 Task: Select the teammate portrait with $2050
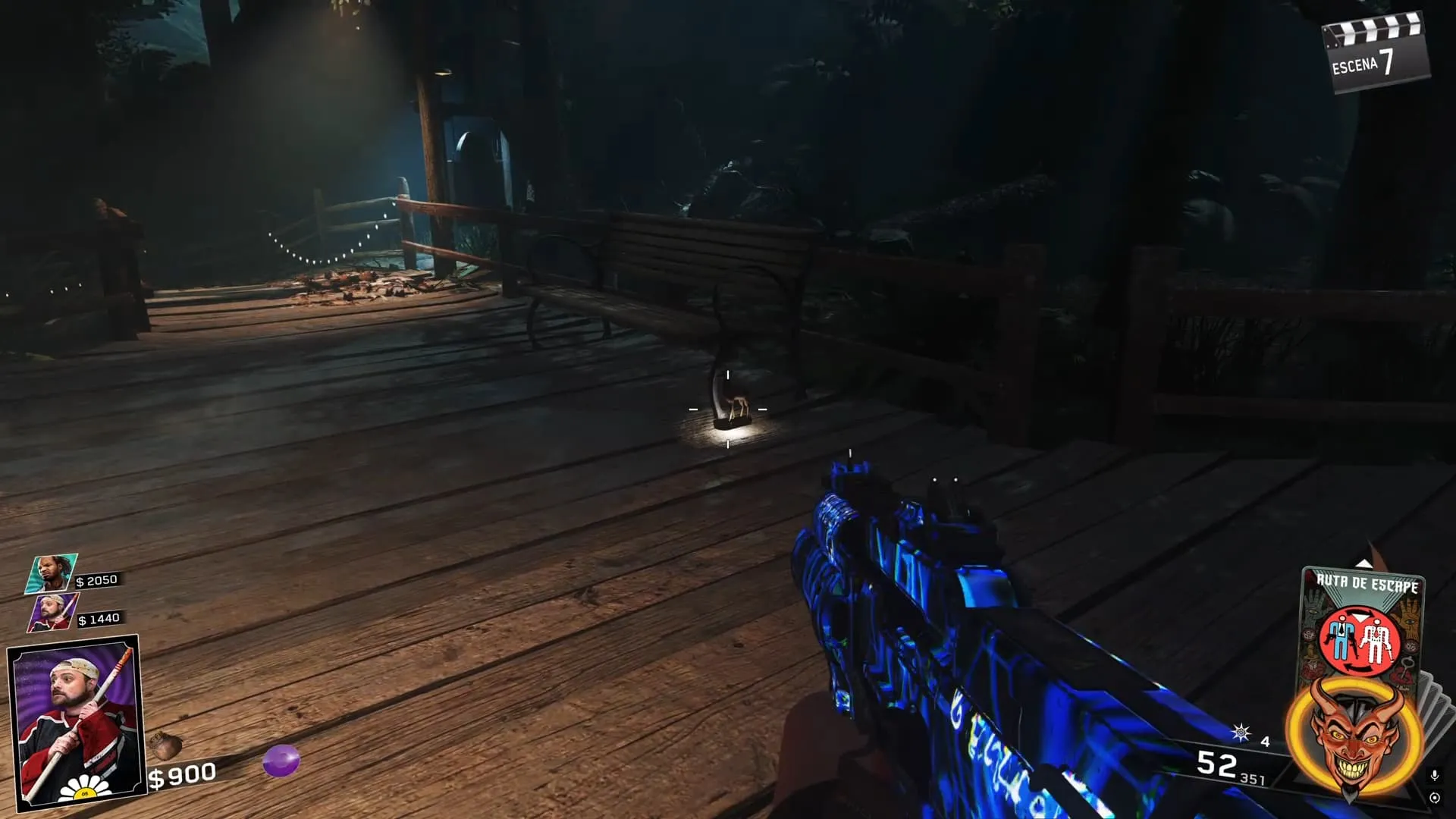tap(52, 573)
